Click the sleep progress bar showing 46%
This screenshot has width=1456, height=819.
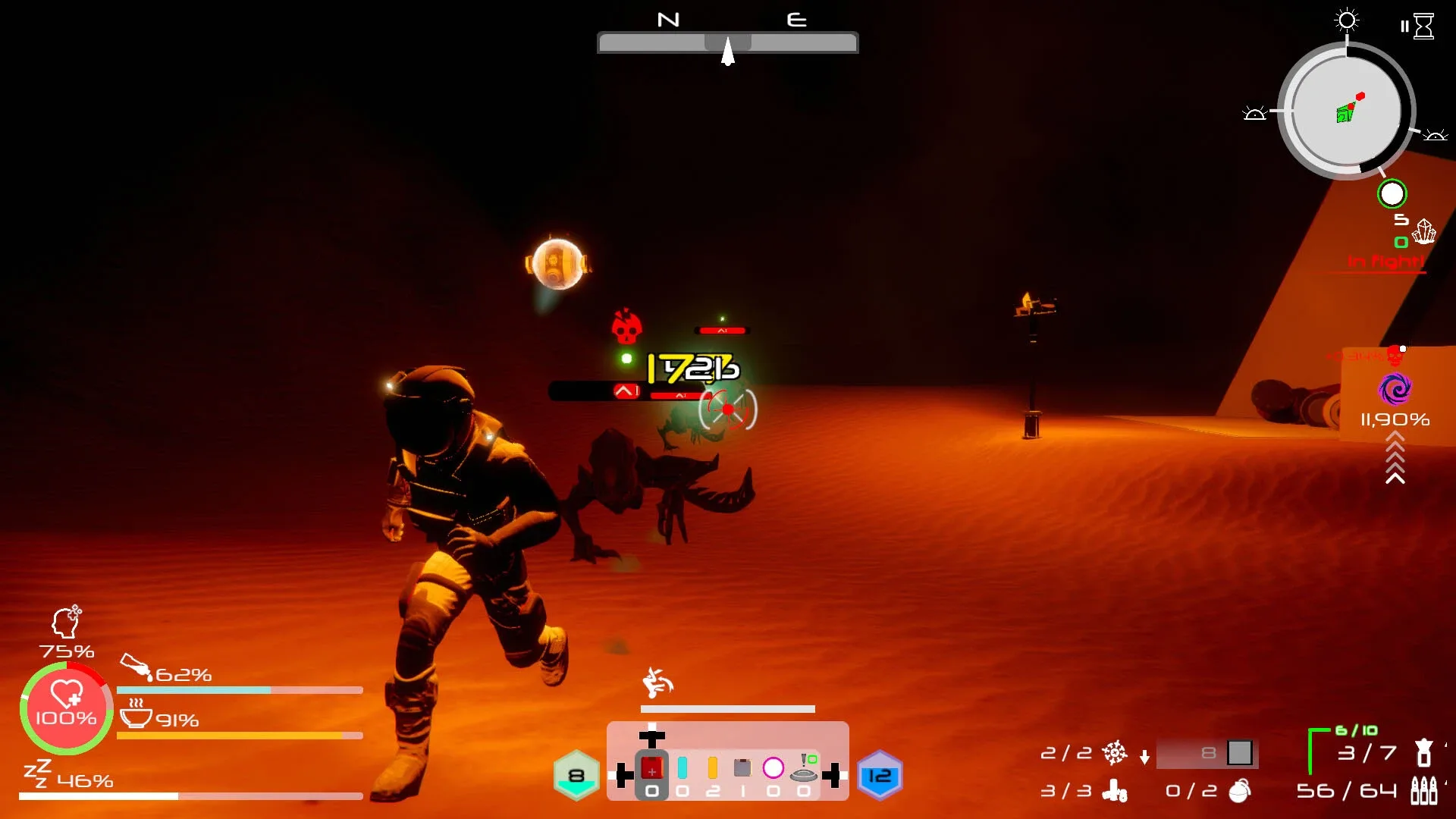click(190, 797)
